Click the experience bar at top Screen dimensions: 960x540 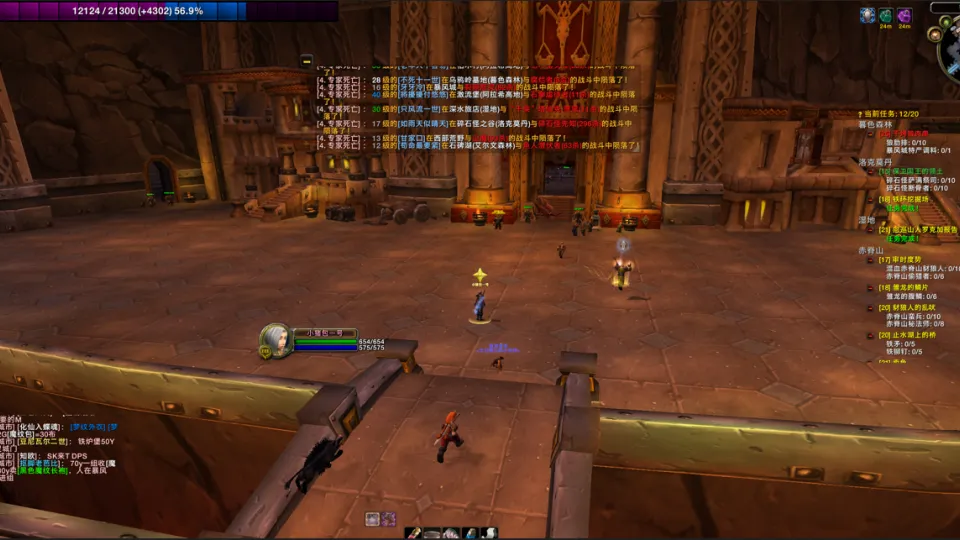click(x=124, y=11)
